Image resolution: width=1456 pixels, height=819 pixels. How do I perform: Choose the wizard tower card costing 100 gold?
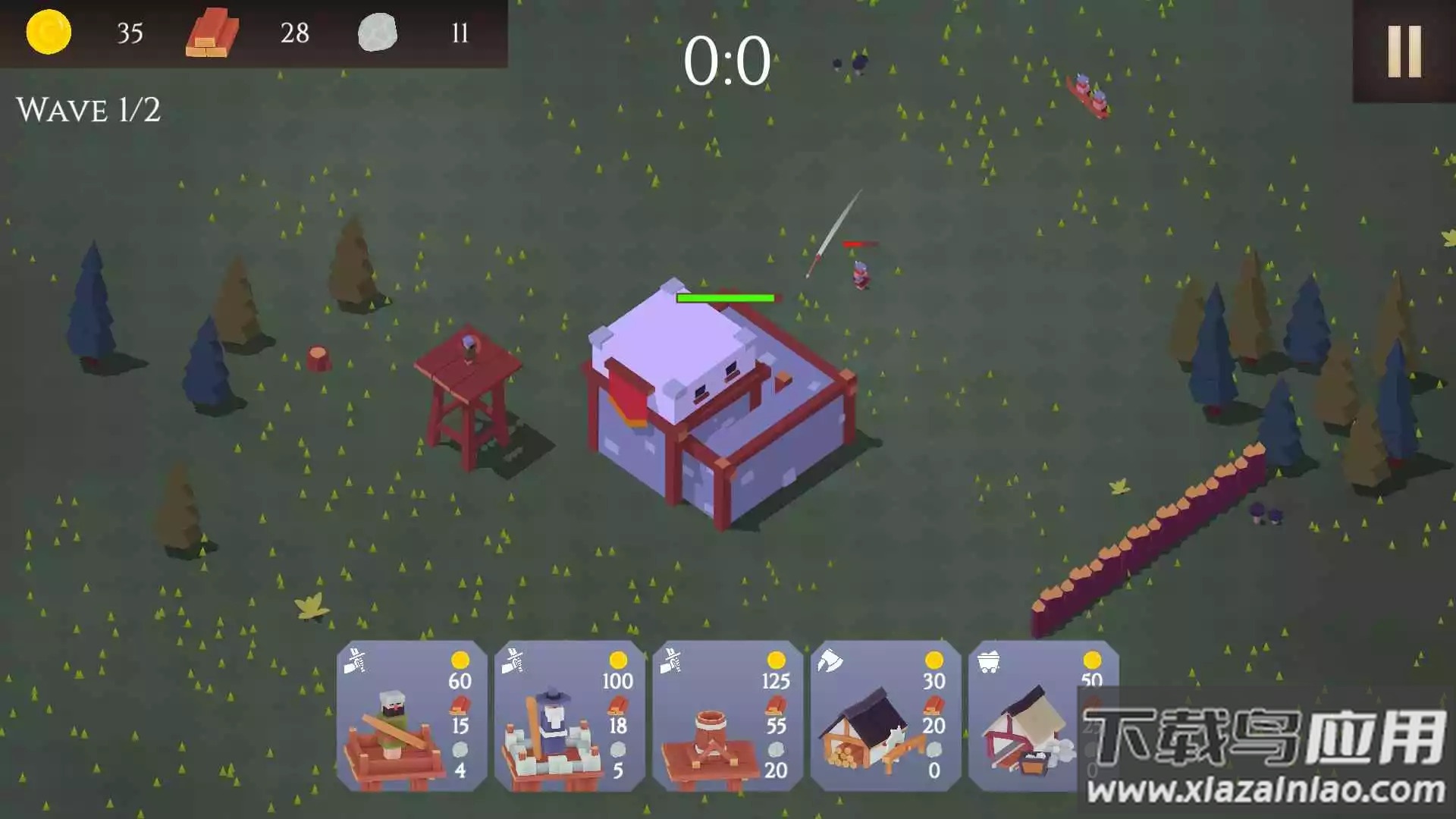(570, 717)
